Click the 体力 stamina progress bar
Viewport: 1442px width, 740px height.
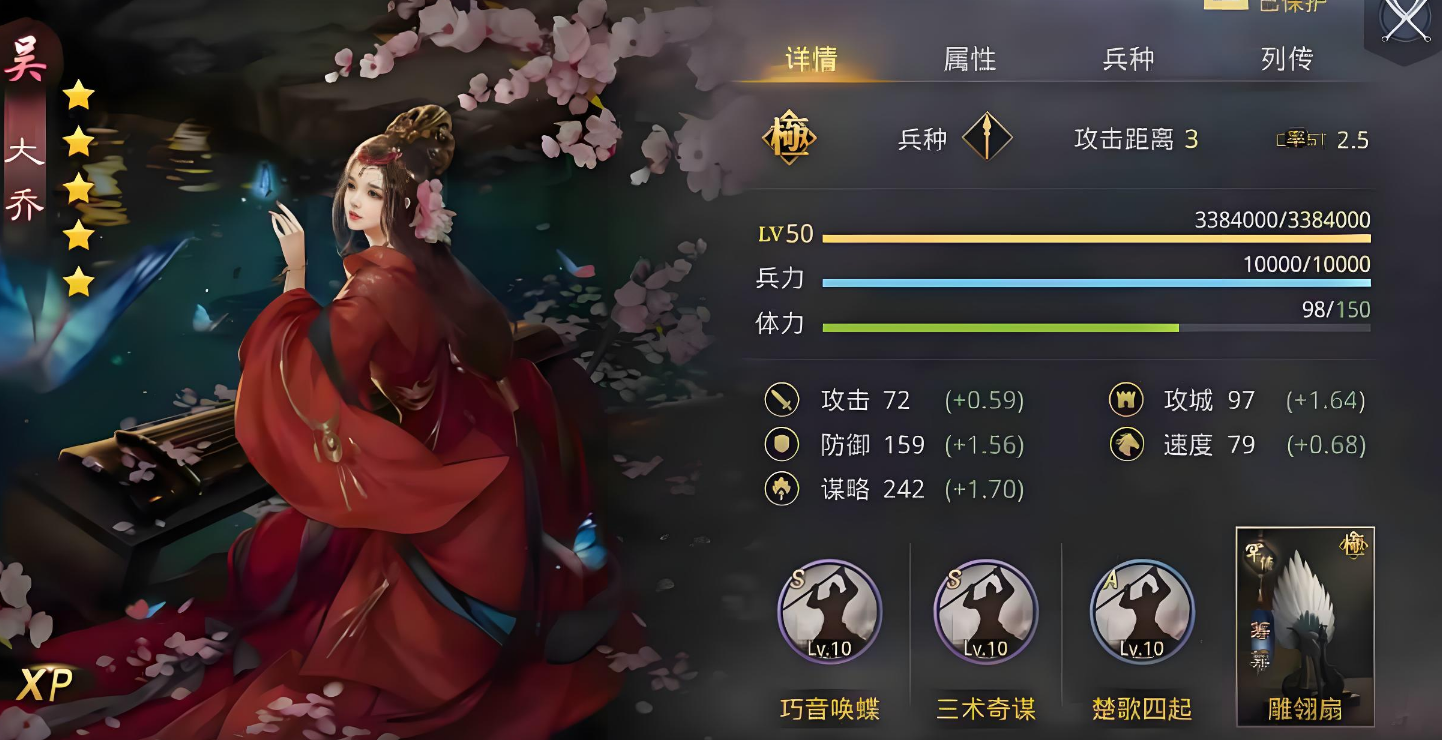1095,328
